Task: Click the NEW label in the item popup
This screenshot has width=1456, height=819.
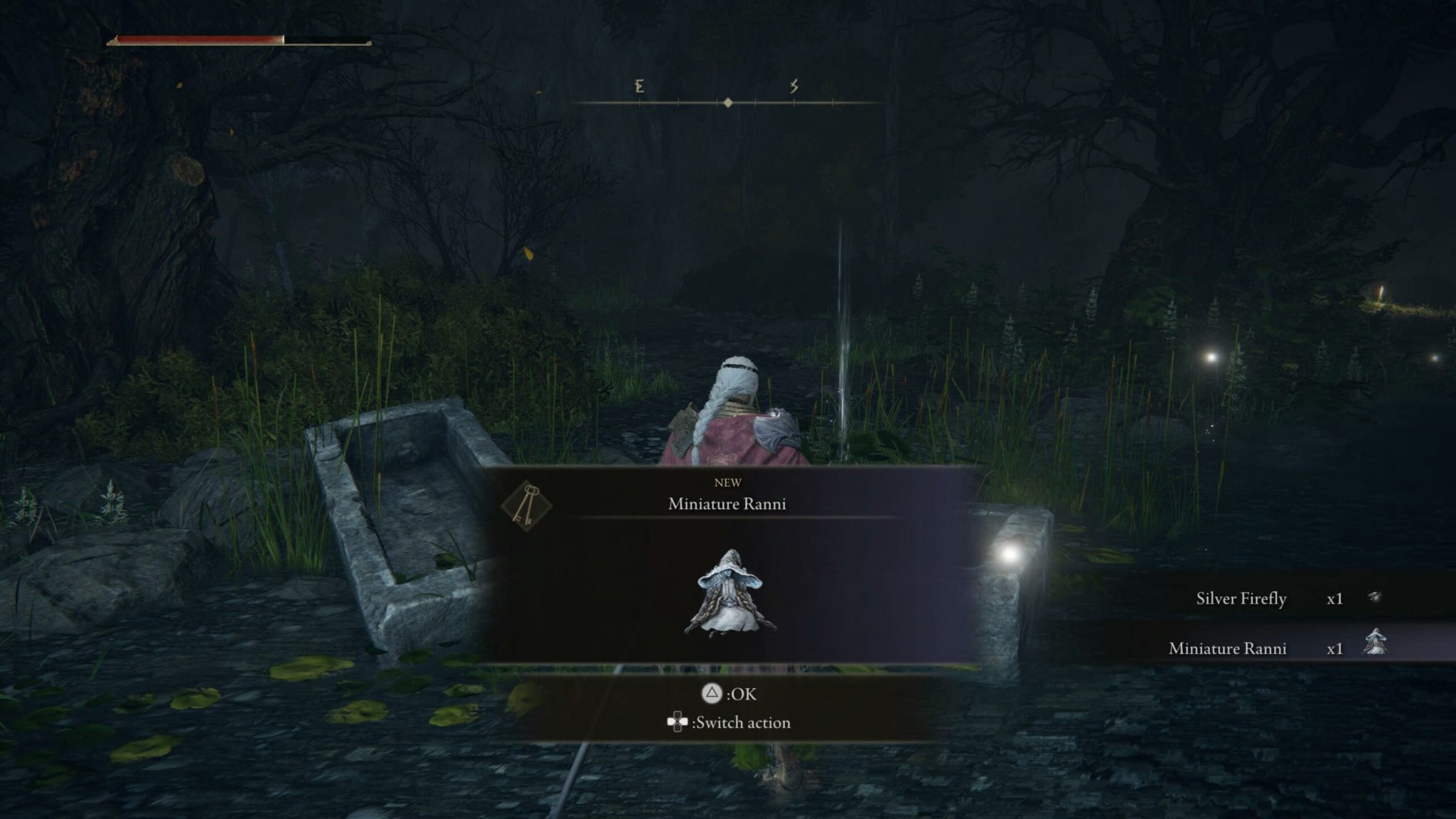Action: click(x=728, y=481)
